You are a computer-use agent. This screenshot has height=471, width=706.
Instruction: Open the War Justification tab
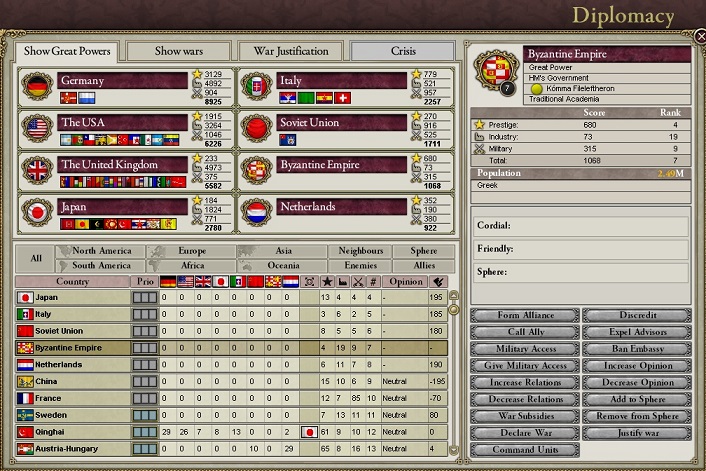289,50
